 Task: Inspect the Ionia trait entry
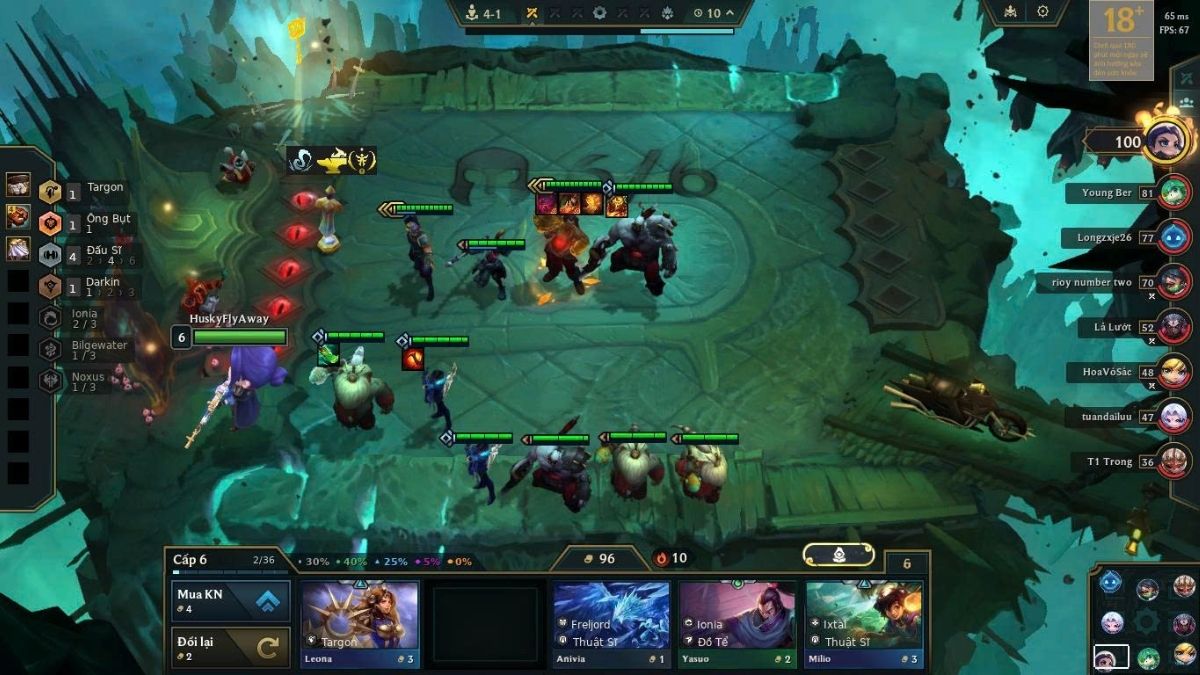tap(85, 318)
